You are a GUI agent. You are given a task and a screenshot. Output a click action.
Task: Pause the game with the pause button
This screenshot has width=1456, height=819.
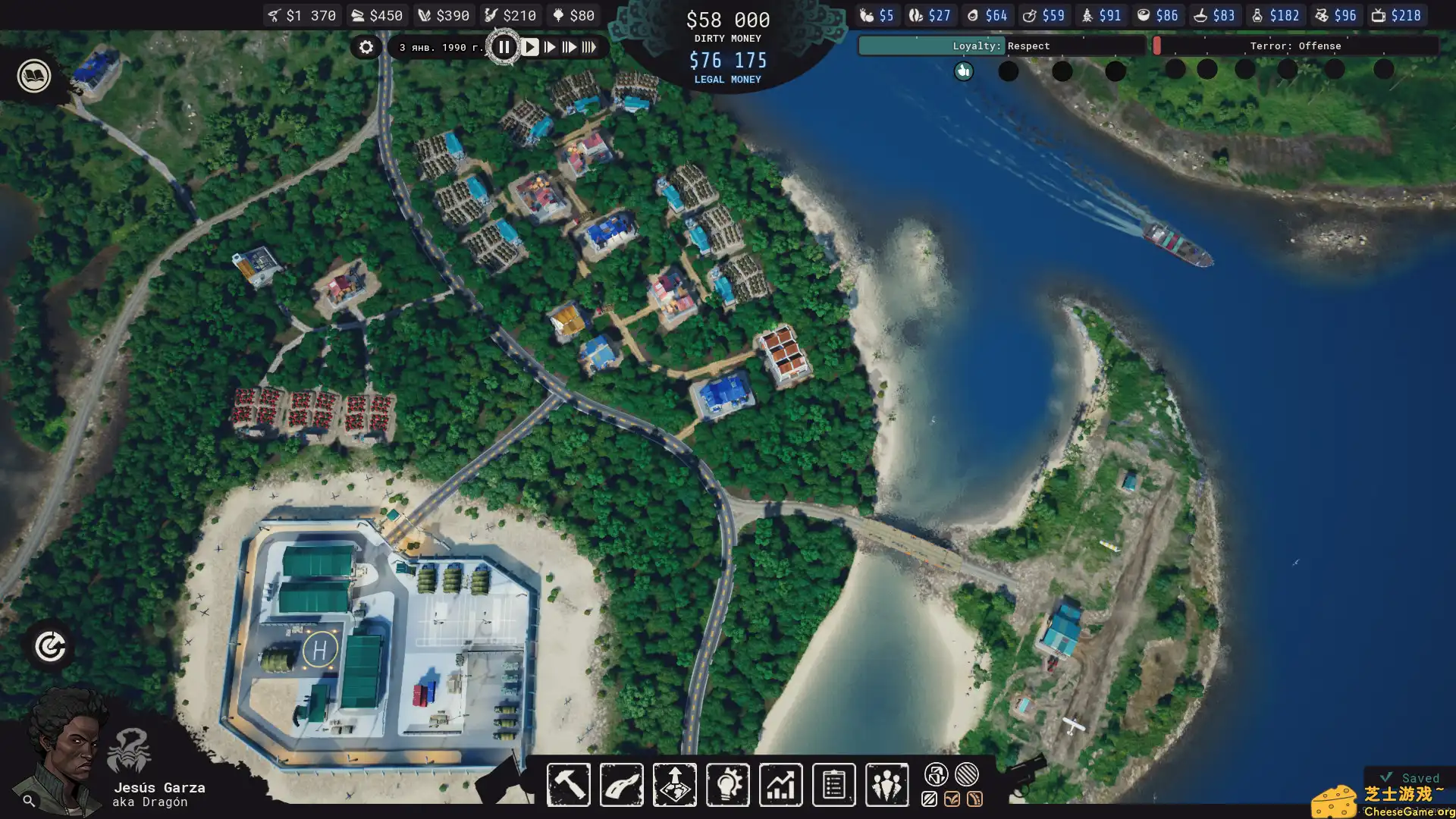point(505,46)
